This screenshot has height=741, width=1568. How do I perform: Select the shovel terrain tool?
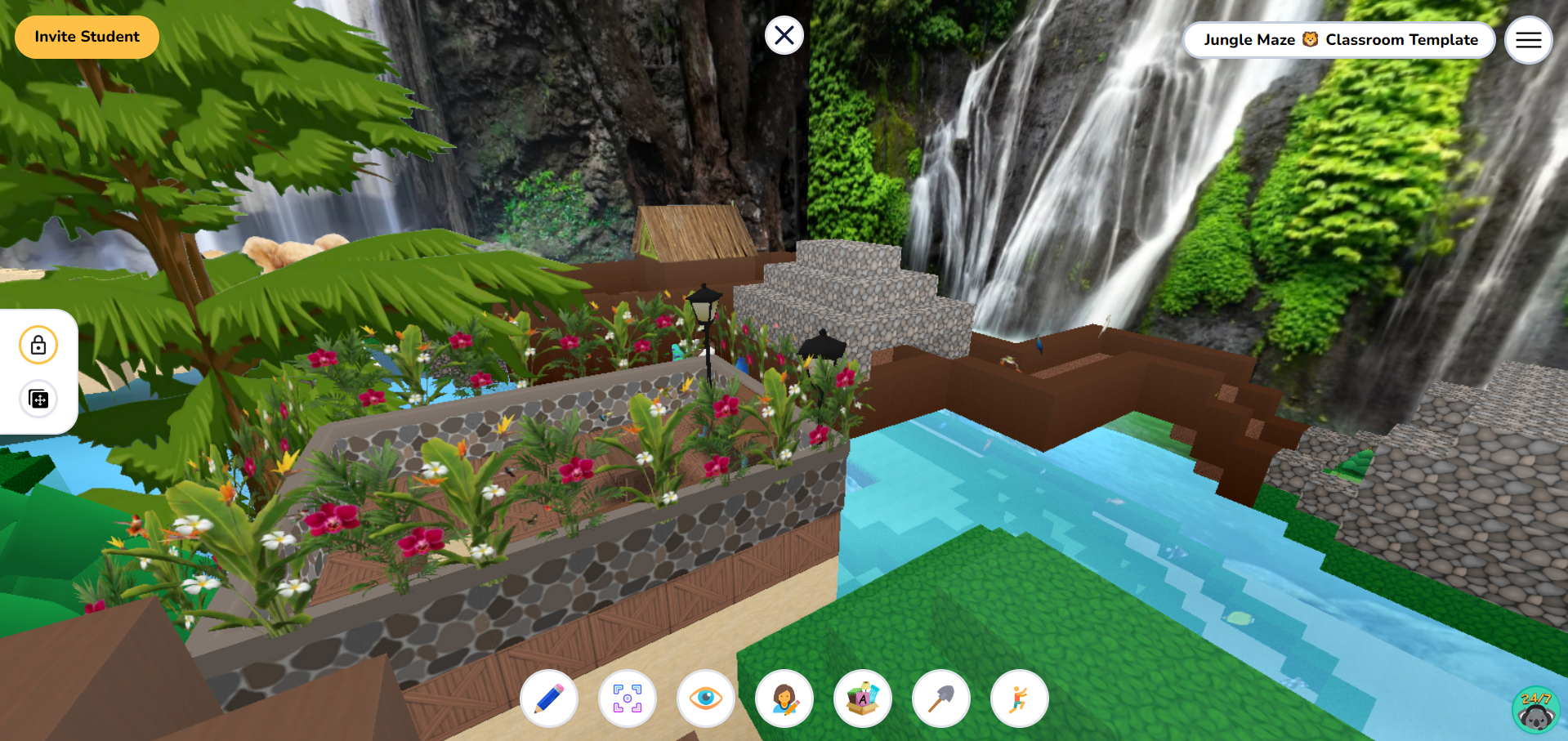tap(940, 699)
